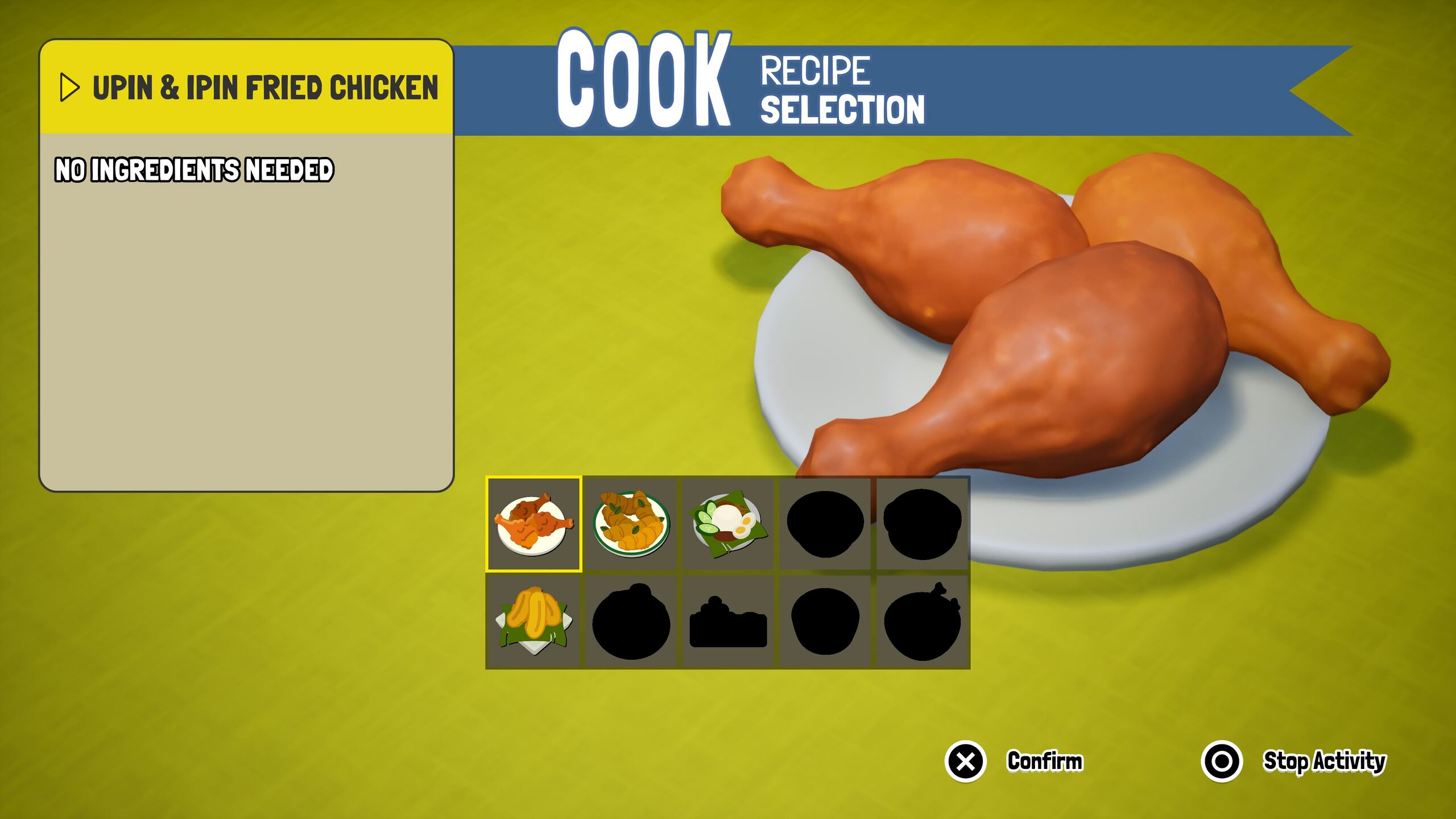Expand the Upin & Ipin Fried Chicken header
1456x819 pixels.
pyautogui.click(x=69, y=88)
